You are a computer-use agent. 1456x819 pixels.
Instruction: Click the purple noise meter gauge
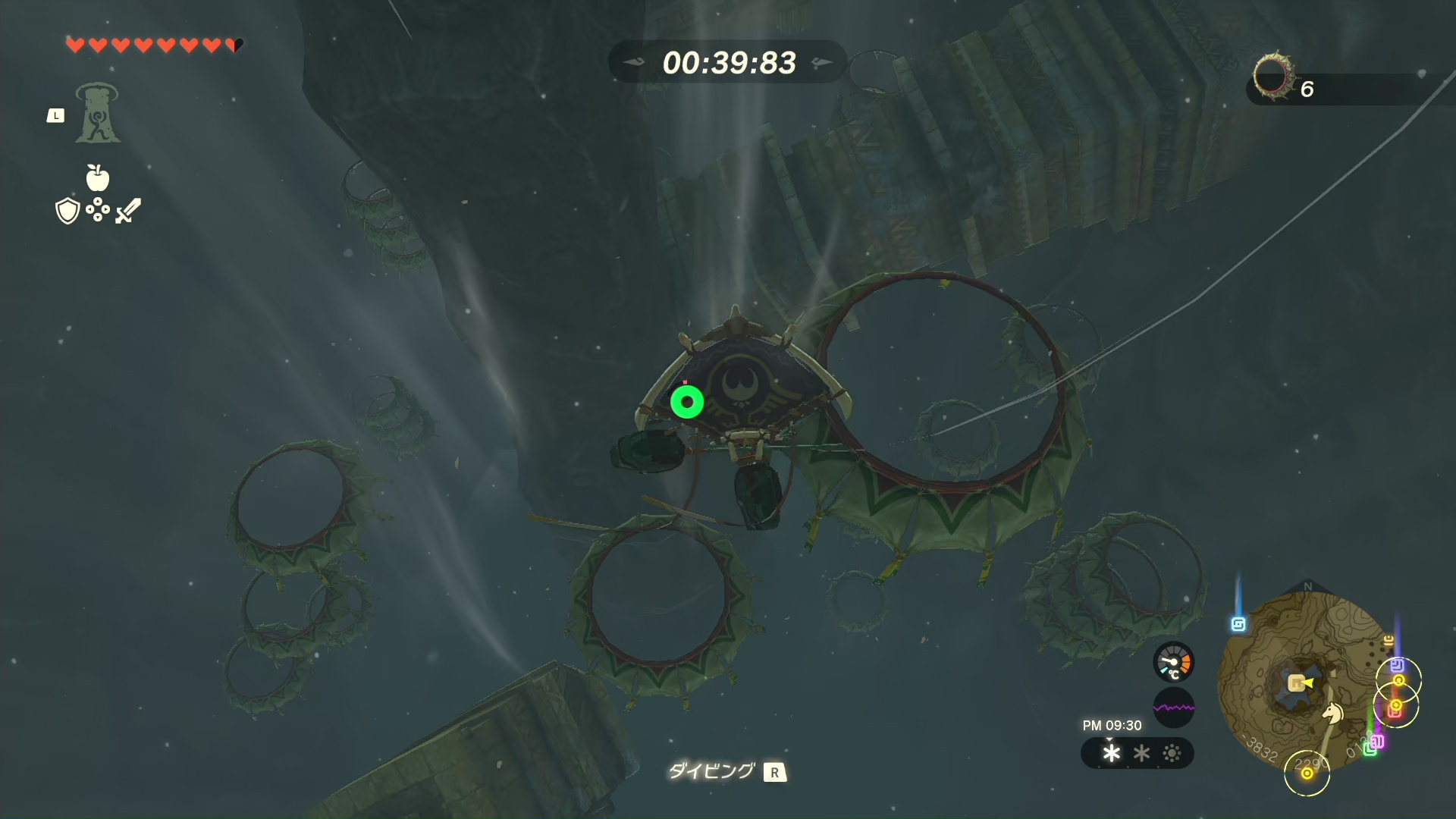coord(1173,708)
